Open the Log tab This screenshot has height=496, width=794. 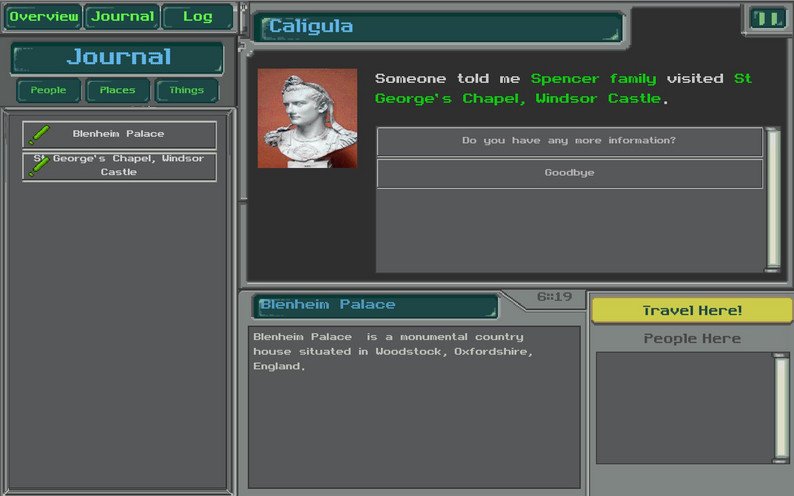(197, 17)
